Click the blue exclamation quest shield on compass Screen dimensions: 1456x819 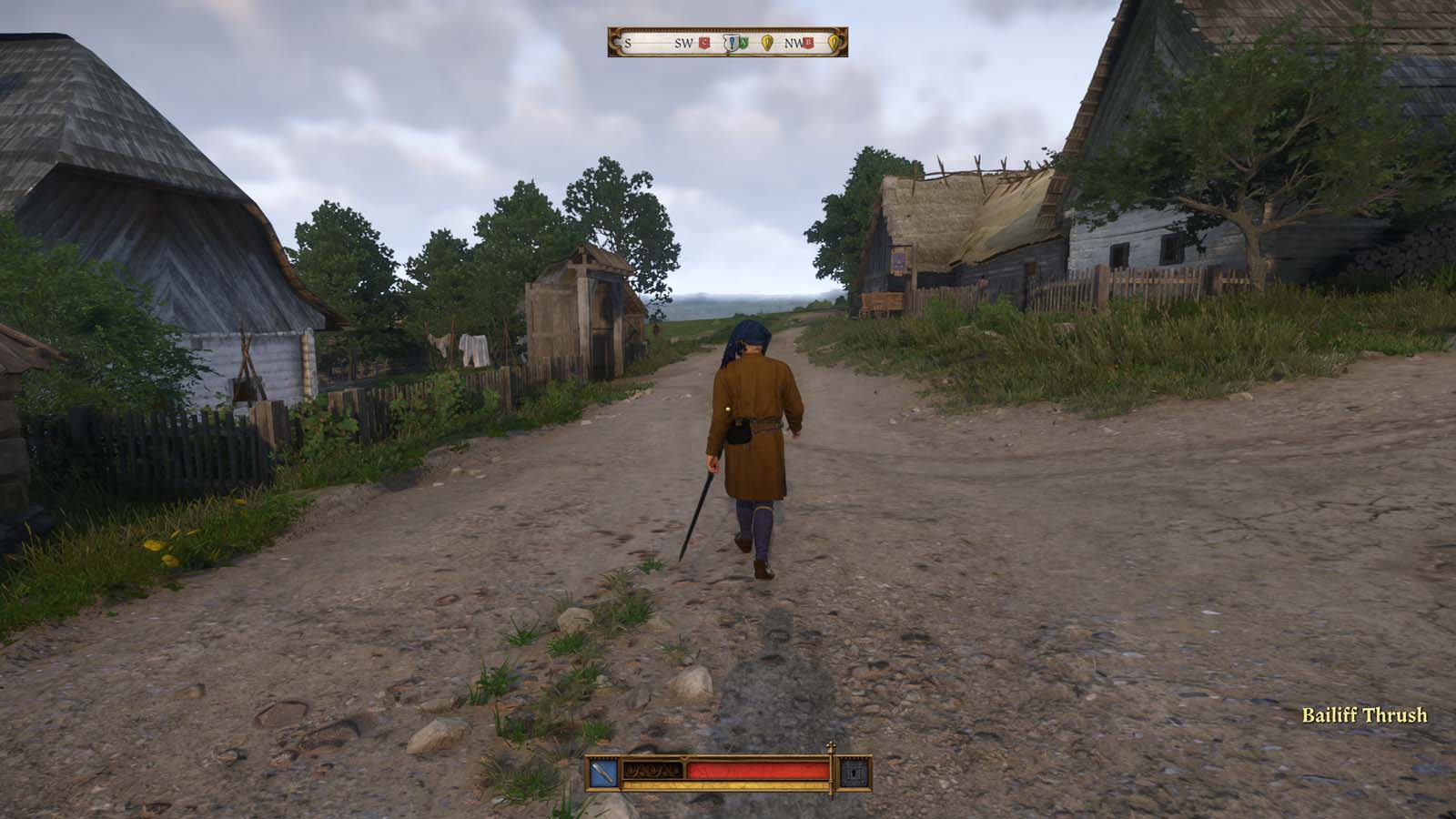[x=732, y=43]
